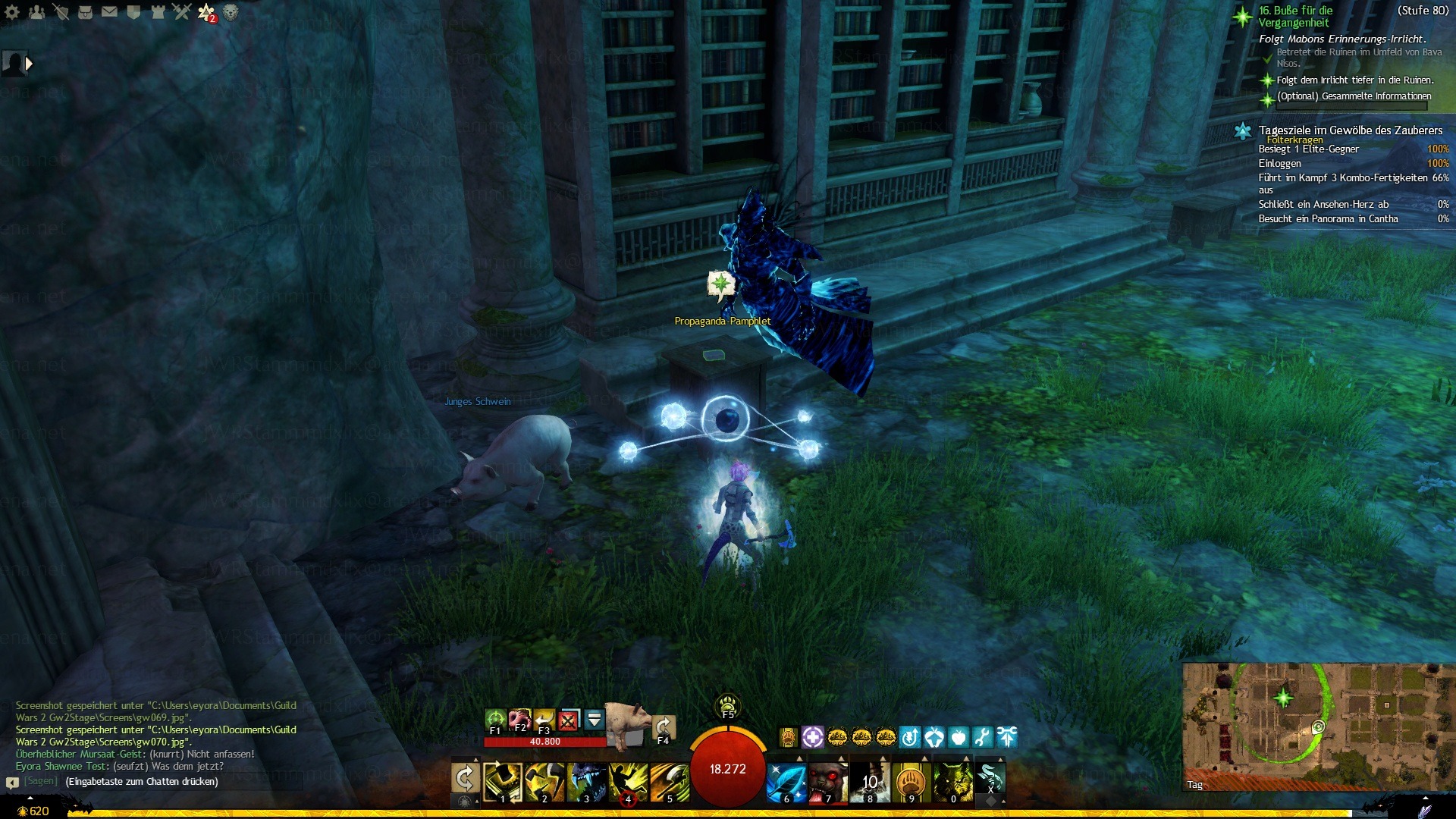Open the guild shield panel
This screenshot has width=1456, height=819.
(x=133, y=11)
